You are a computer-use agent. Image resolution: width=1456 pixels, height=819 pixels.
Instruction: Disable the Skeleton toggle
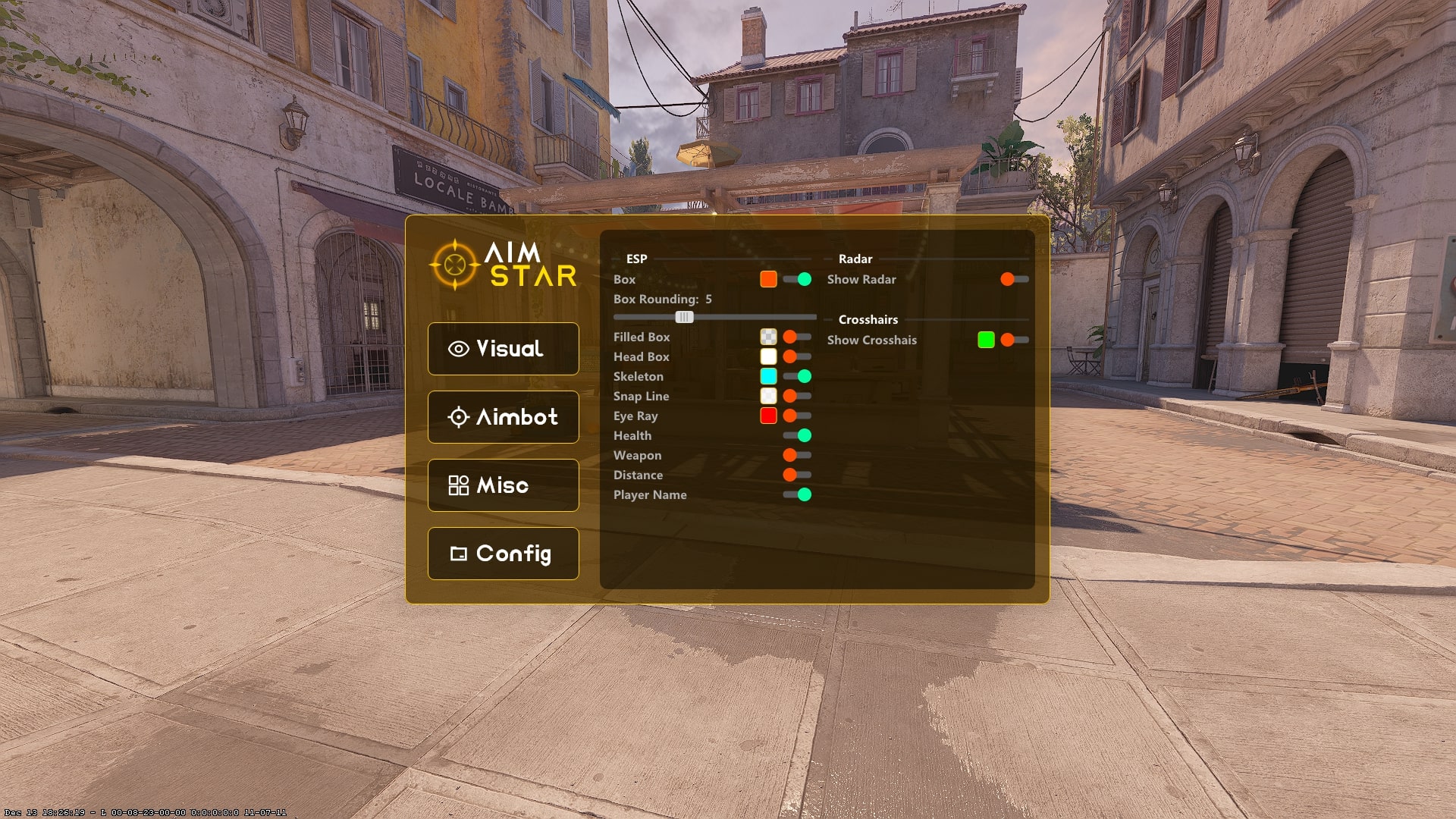click(x=797, y=376)
